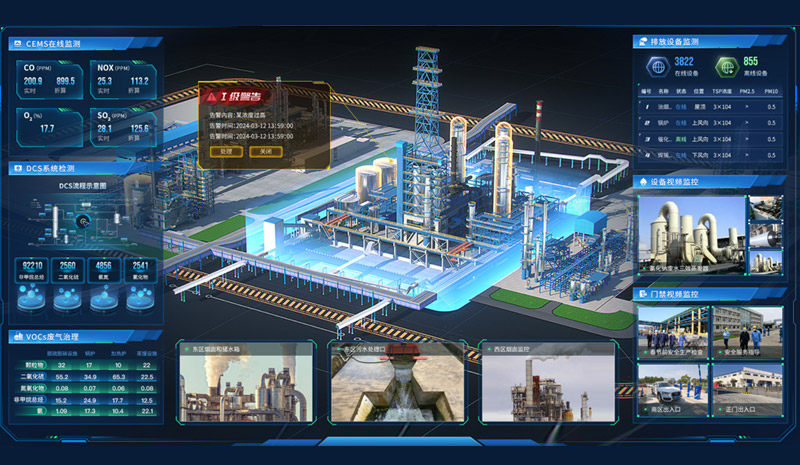Open the 东区烟囱和储水箱 camera feed
Image resolution: width=800 pixels, height=465 pixels.
click(x=243, y=386)
